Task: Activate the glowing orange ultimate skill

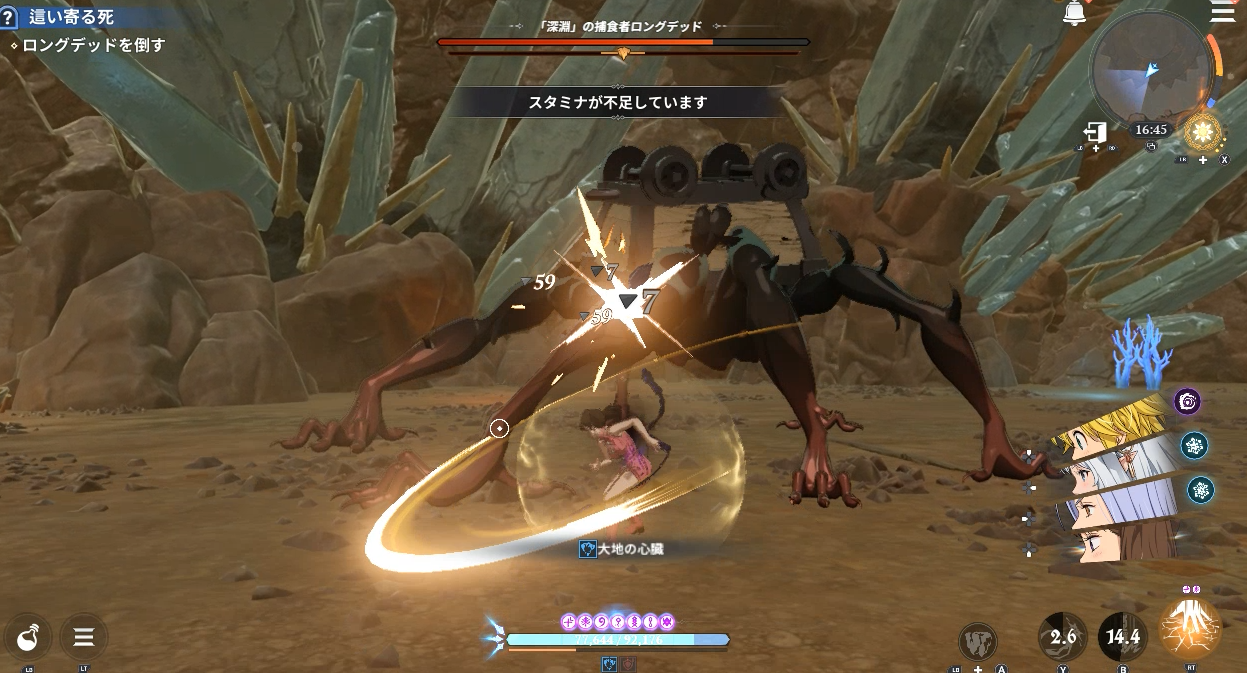Action: tap(1190, 630)
